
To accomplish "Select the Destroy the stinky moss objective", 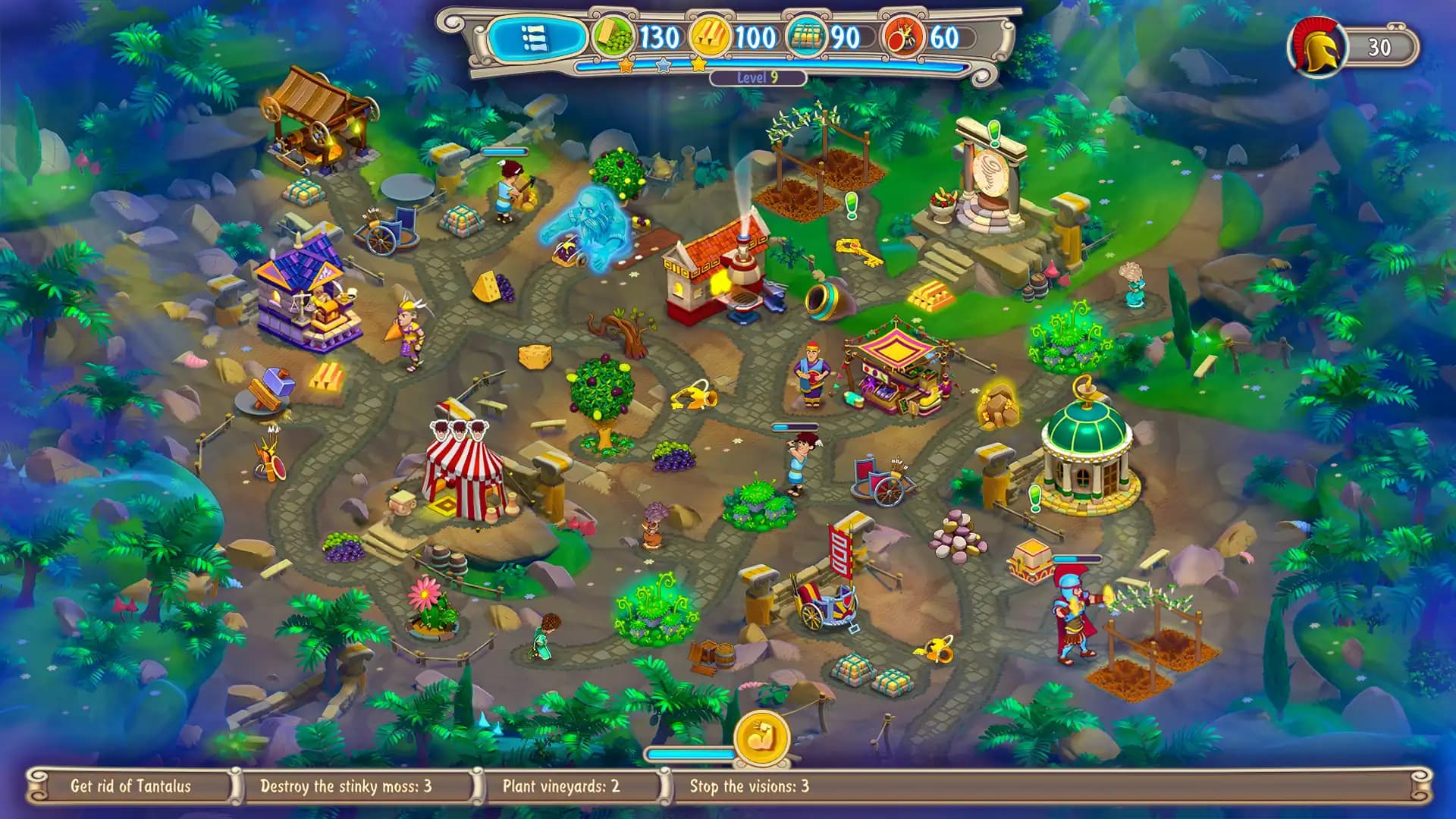I will click(346, 786).
